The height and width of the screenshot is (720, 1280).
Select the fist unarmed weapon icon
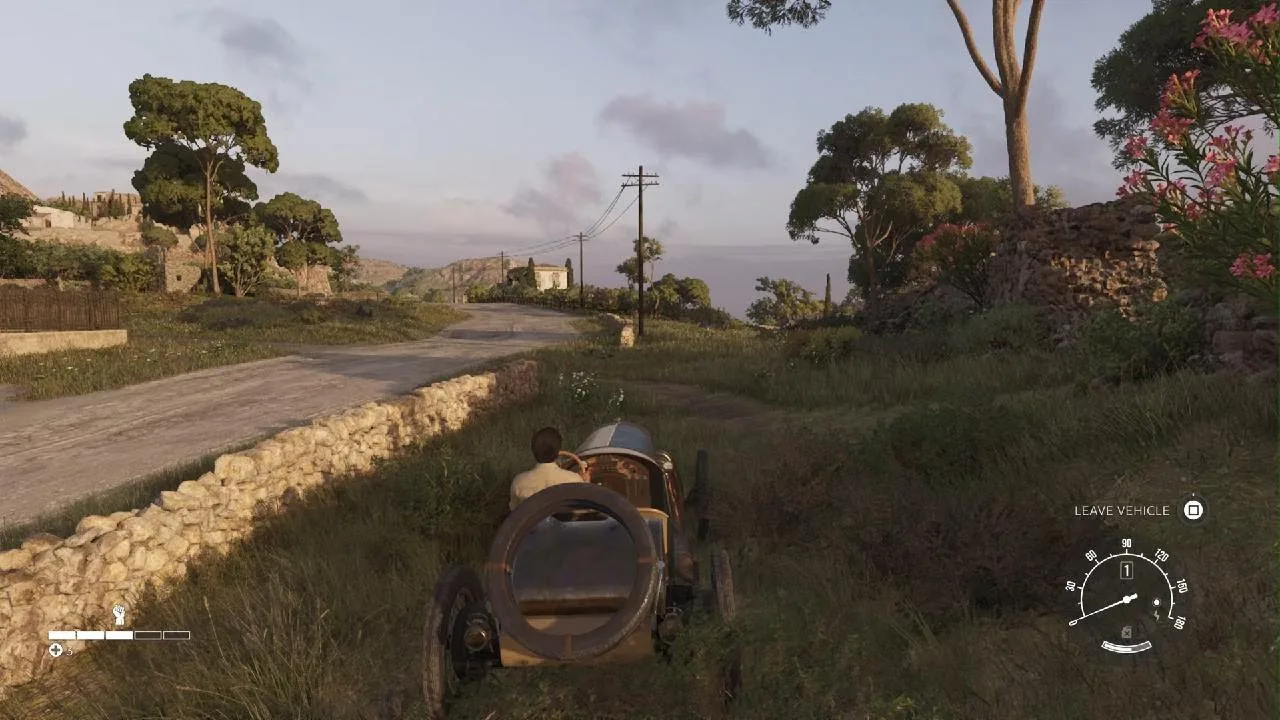(x=119, y=614)
